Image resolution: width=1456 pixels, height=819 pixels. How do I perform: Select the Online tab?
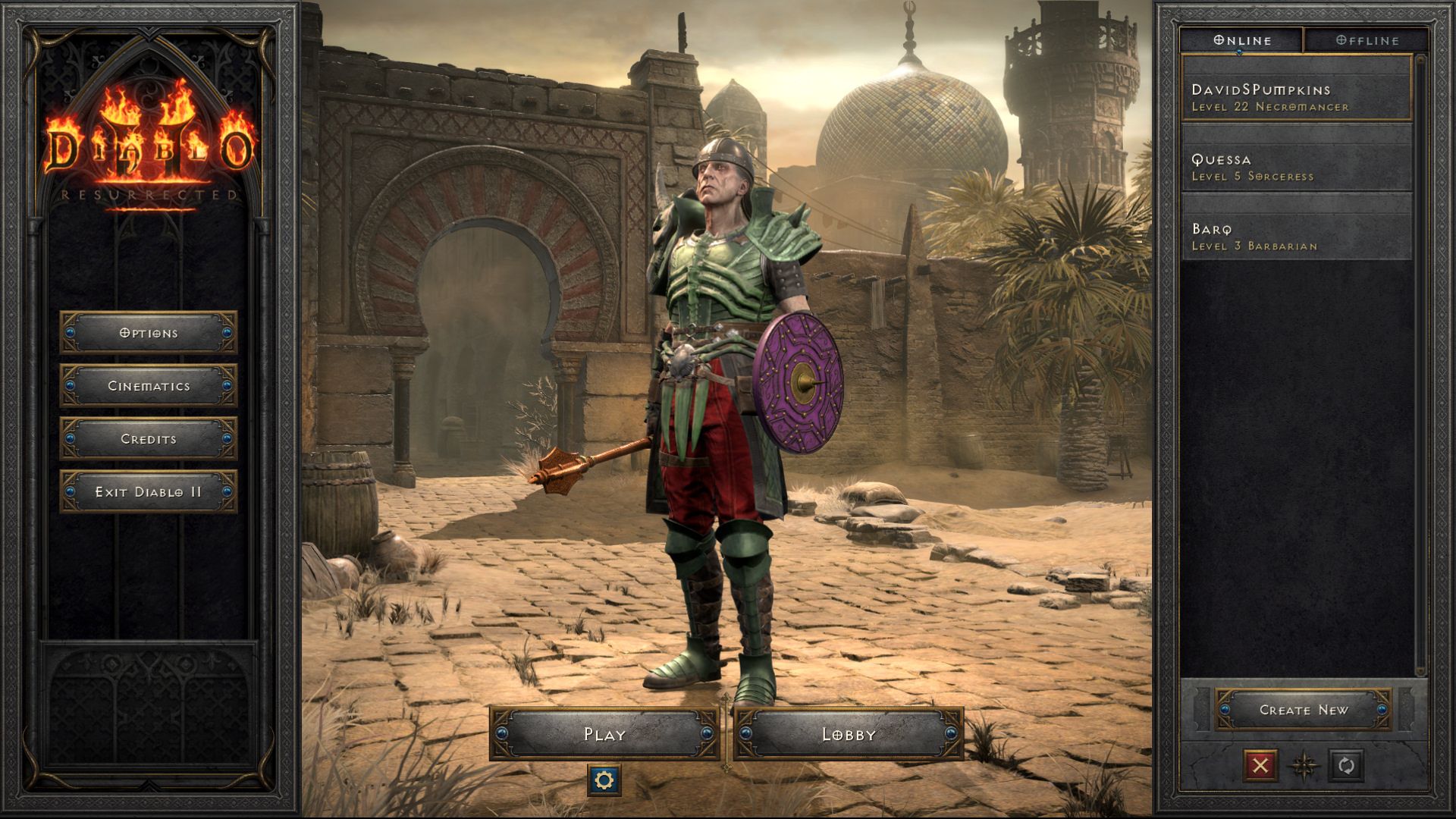1244,40
